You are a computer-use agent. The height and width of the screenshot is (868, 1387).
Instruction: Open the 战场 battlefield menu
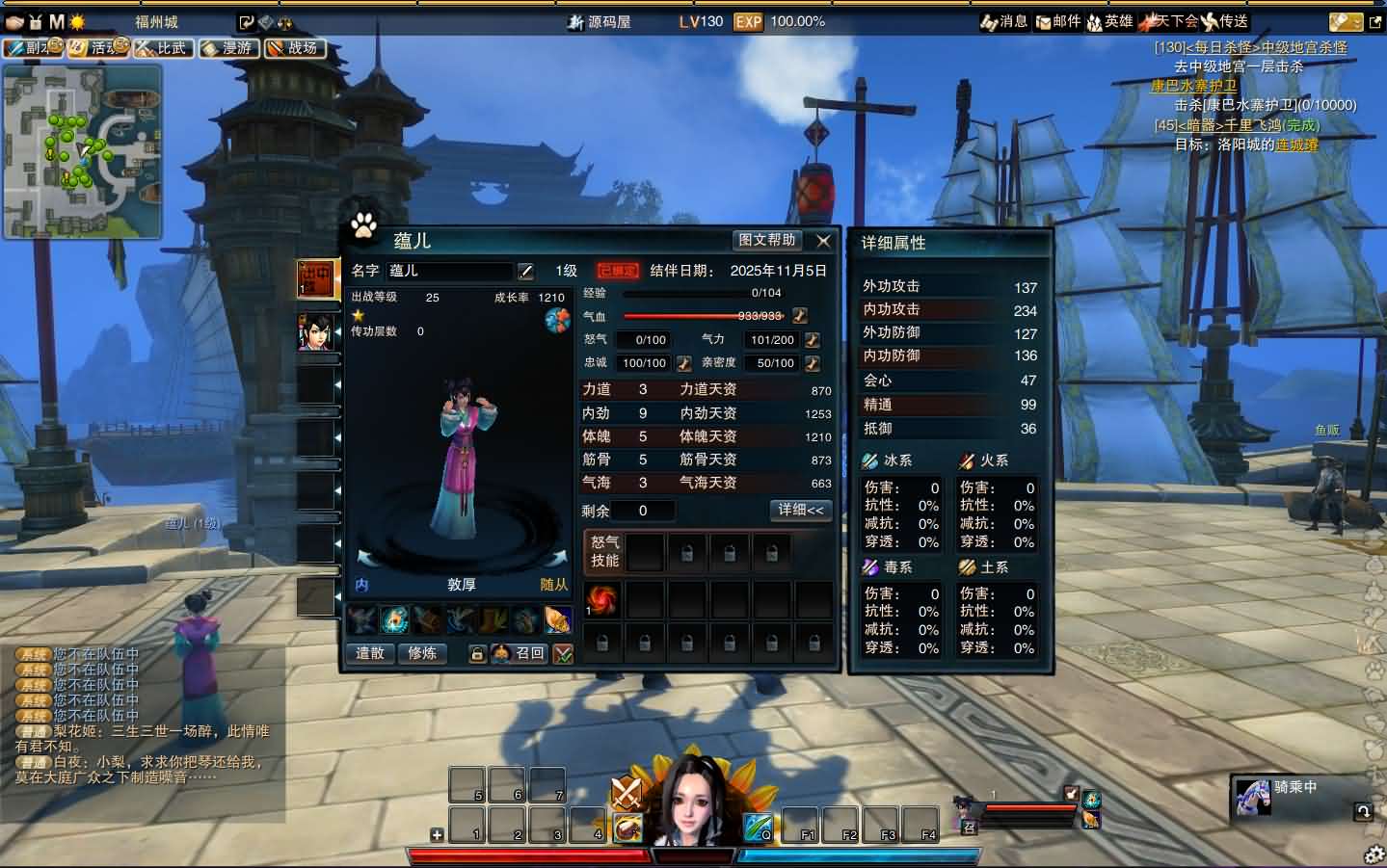click(294, 47)
